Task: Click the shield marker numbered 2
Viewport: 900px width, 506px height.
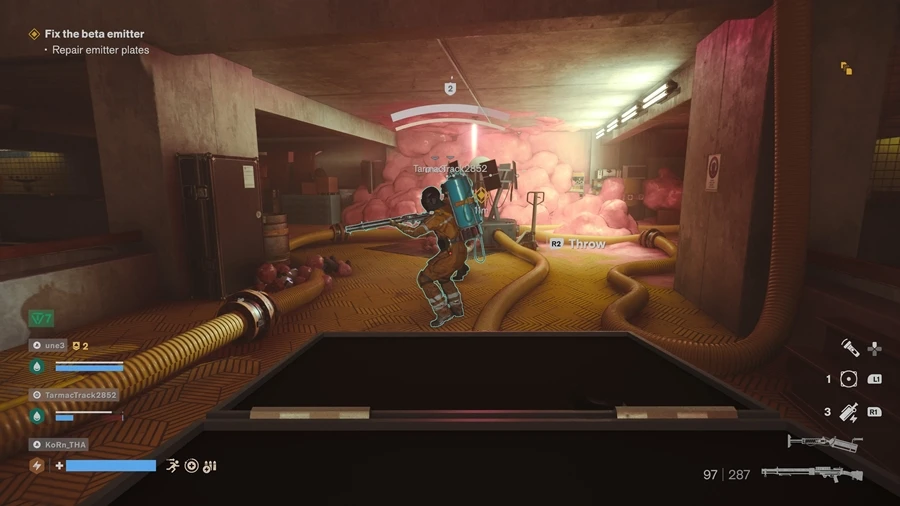Action: tap(450, 89)
